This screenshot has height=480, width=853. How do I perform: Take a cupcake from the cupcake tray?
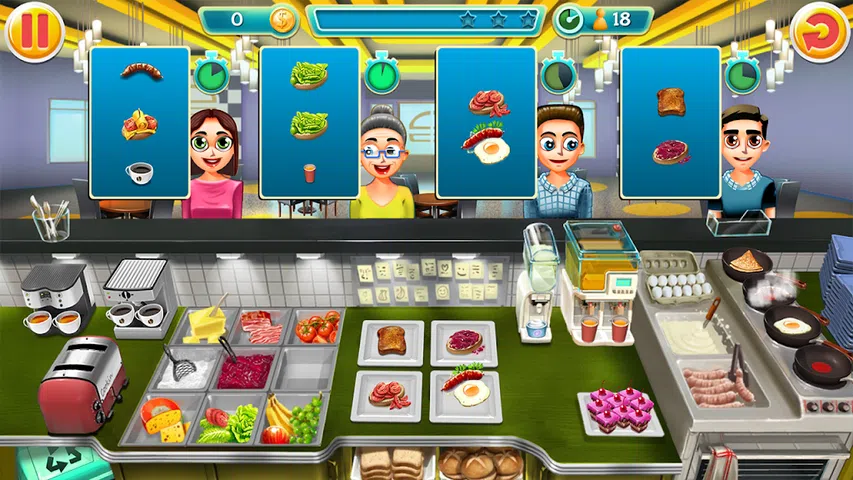(620, 408)
